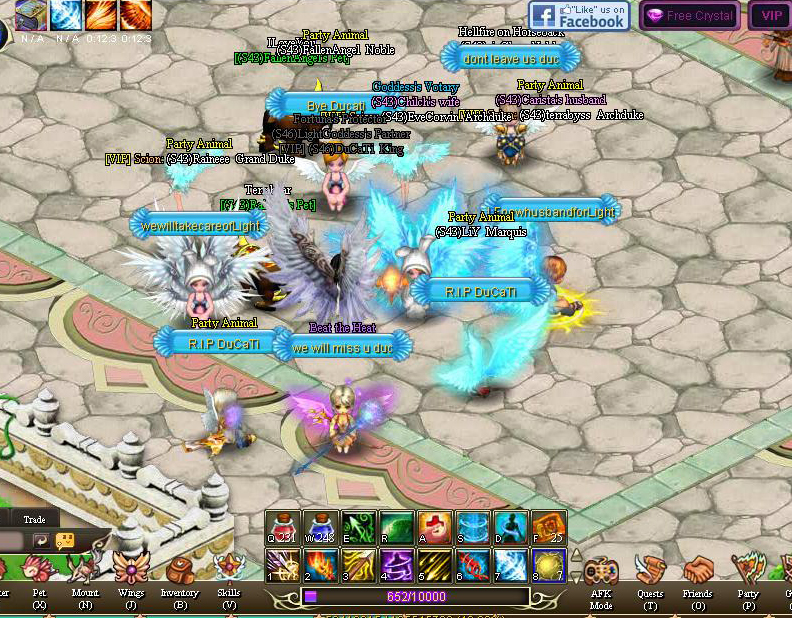Image resolution: width=792 pixels, height=618 pixels.
Task: Open the Friends list
Action: [x=699, y=573]
